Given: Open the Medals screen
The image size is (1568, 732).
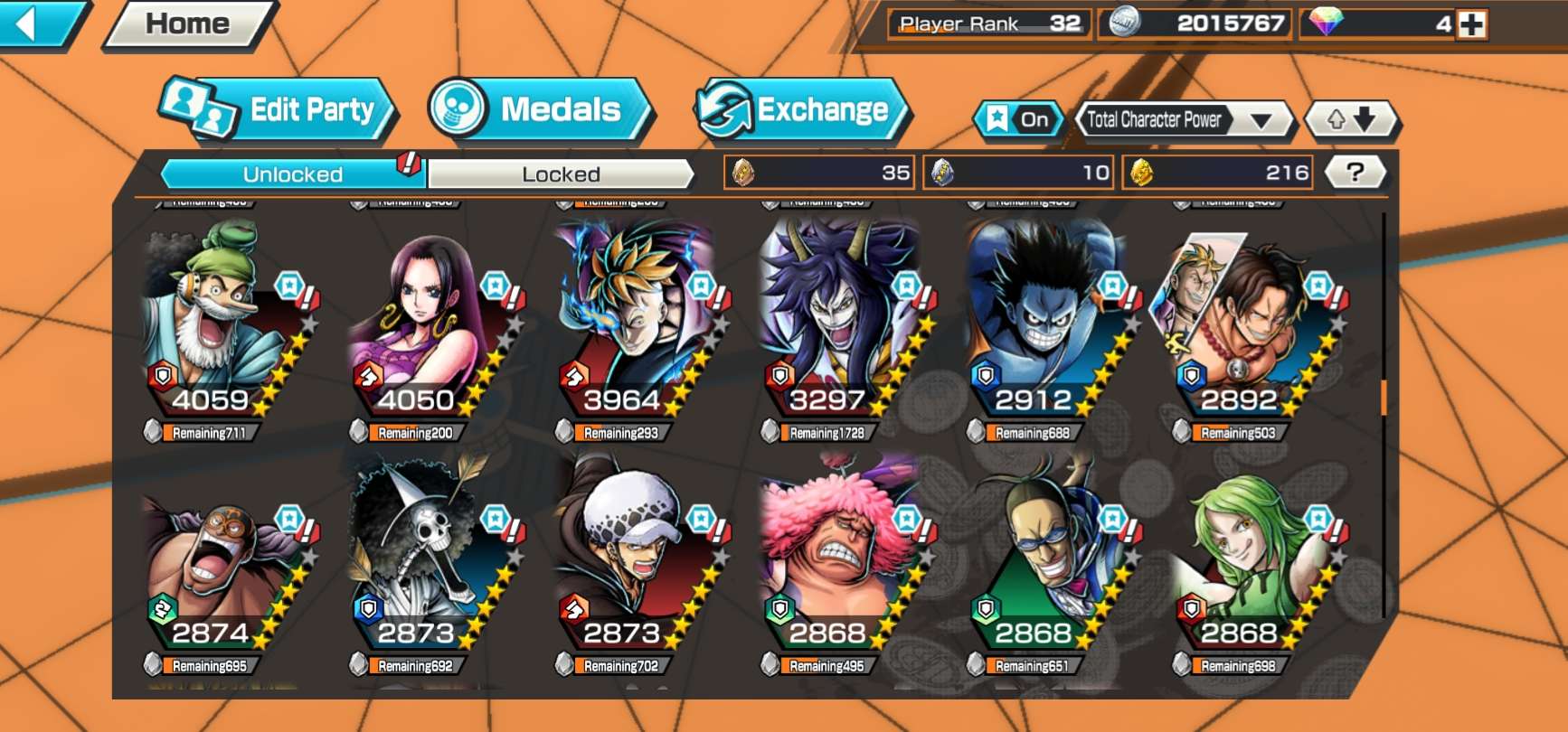Looking at the screenshot, I should 540,110.
